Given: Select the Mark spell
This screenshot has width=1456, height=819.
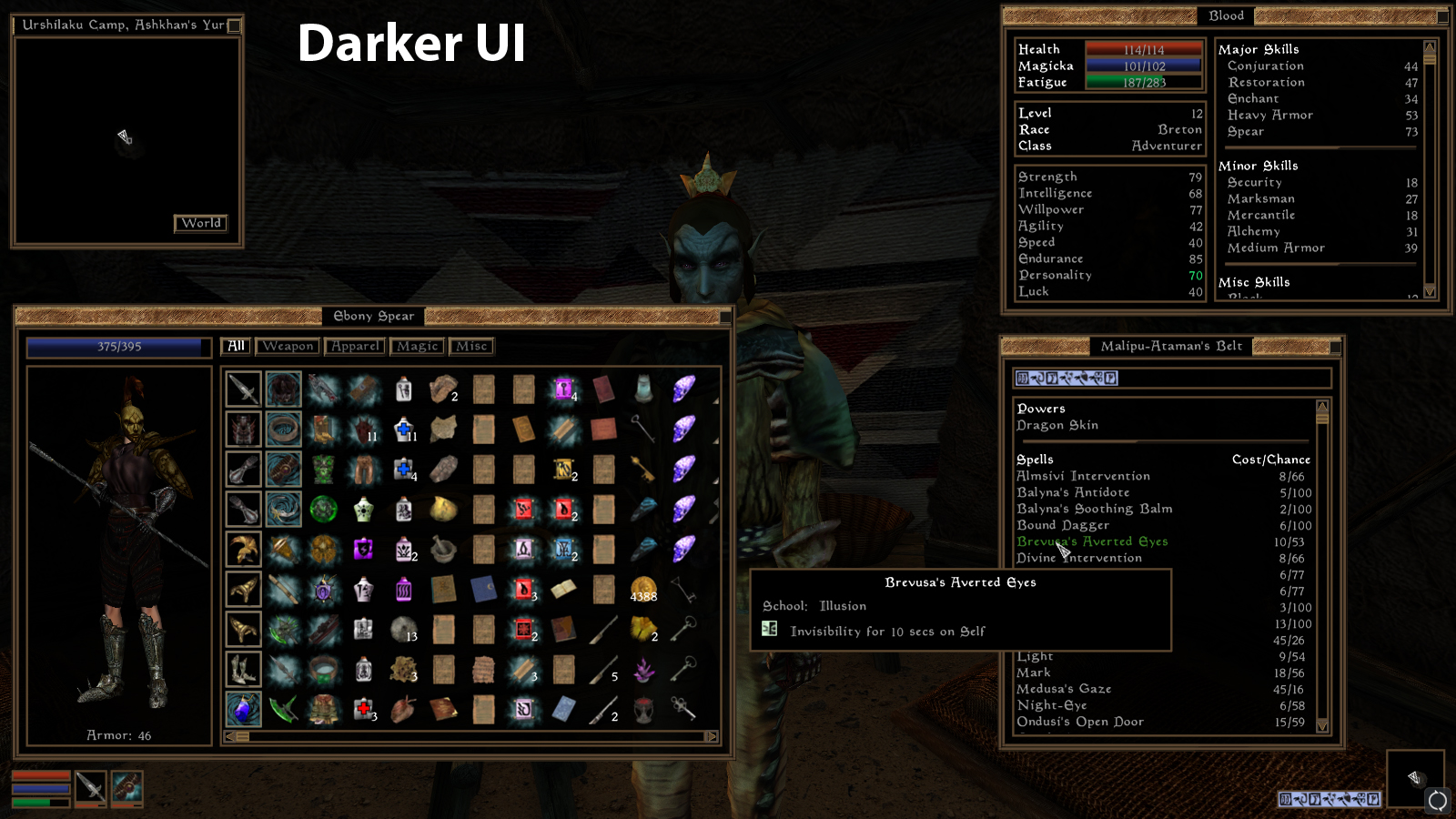Looking at the screenshot, I should point(1034,672).
